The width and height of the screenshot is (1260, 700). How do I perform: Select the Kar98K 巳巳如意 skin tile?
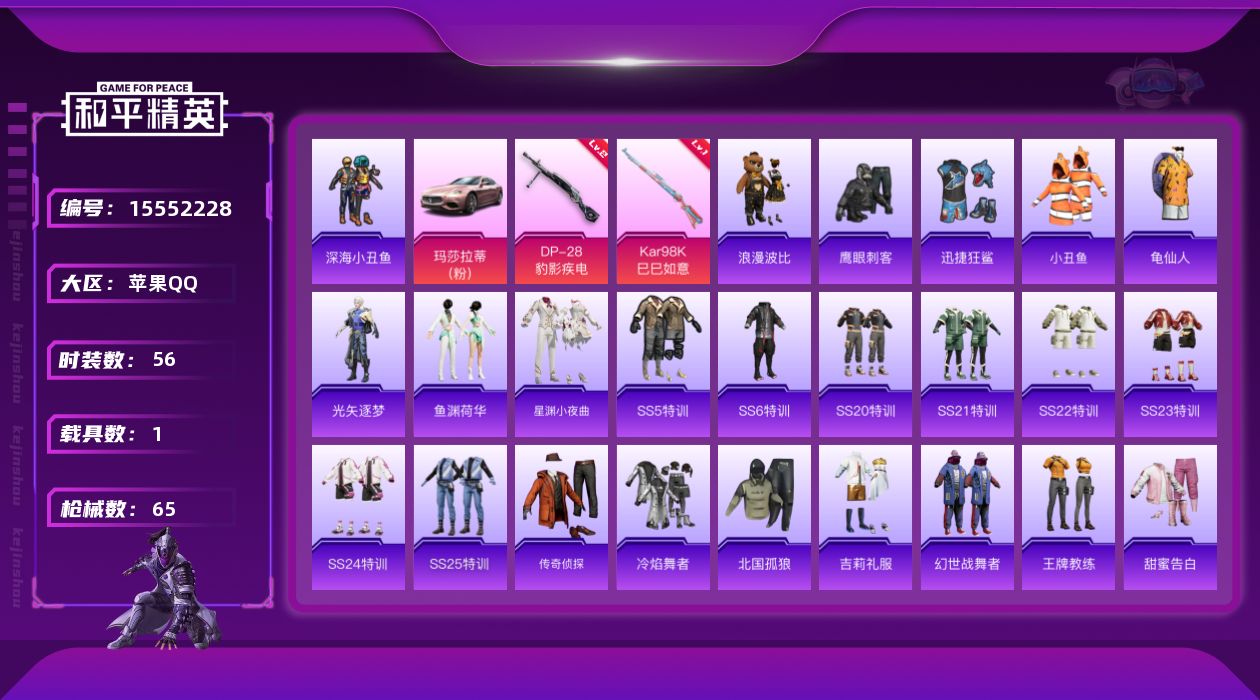pyautogui.click(x=663, y=211)
